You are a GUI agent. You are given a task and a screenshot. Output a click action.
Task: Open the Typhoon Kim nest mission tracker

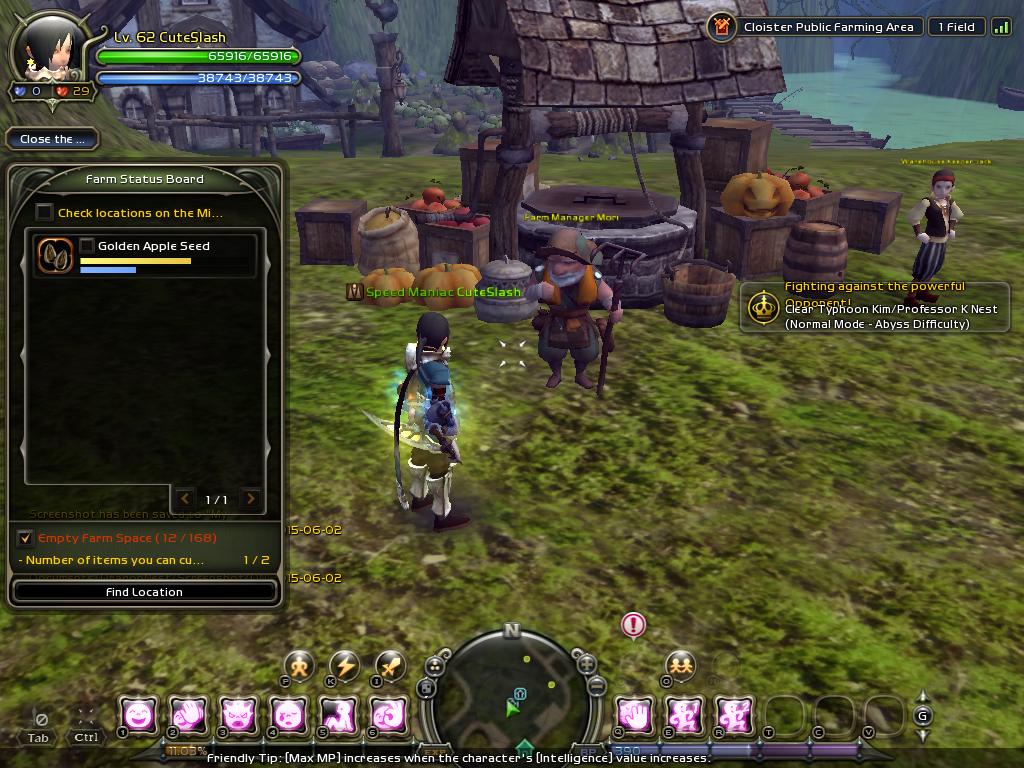pos(765,307)
